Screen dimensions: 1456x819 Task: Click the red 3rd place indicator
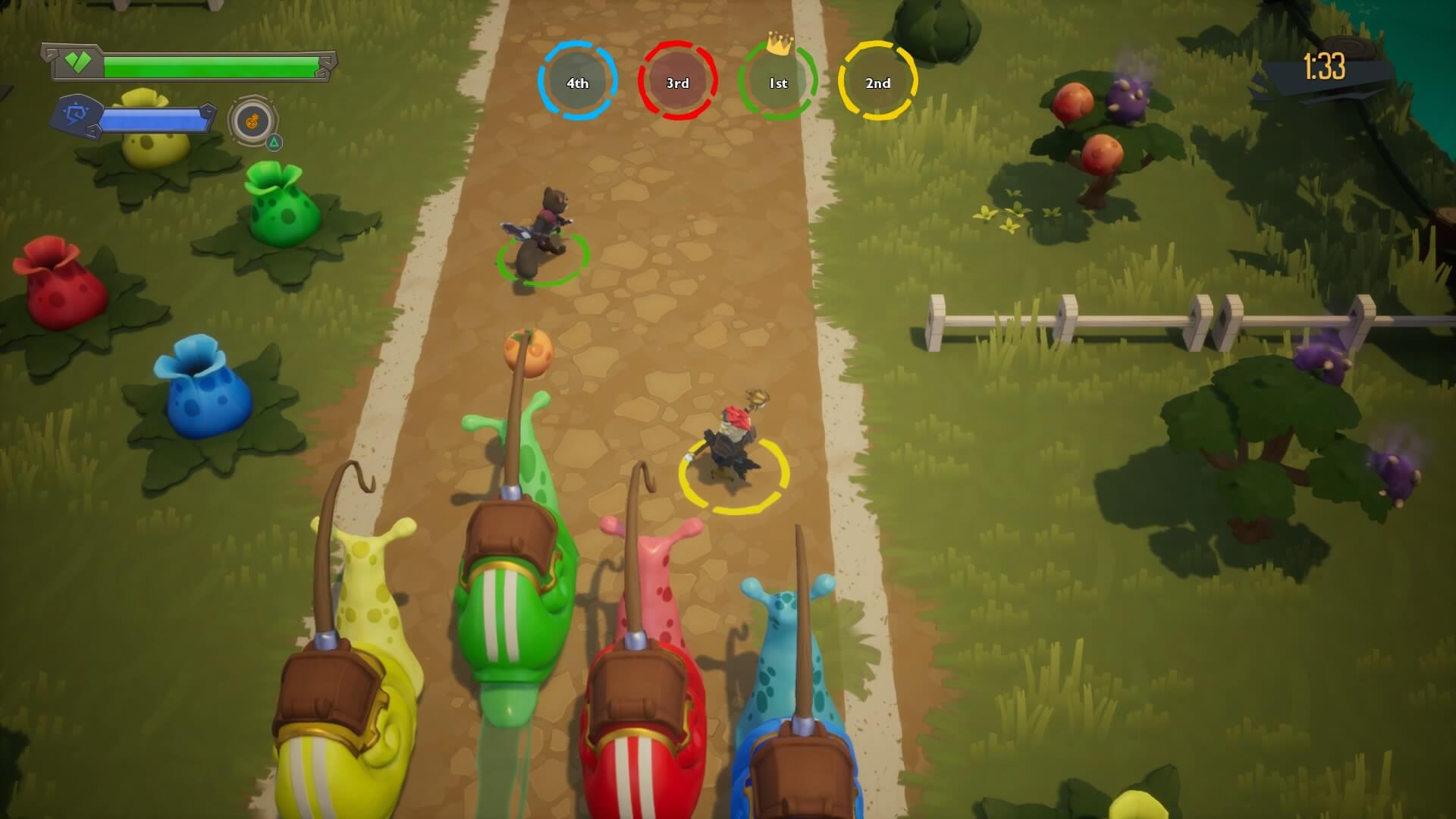click(679, 83)
